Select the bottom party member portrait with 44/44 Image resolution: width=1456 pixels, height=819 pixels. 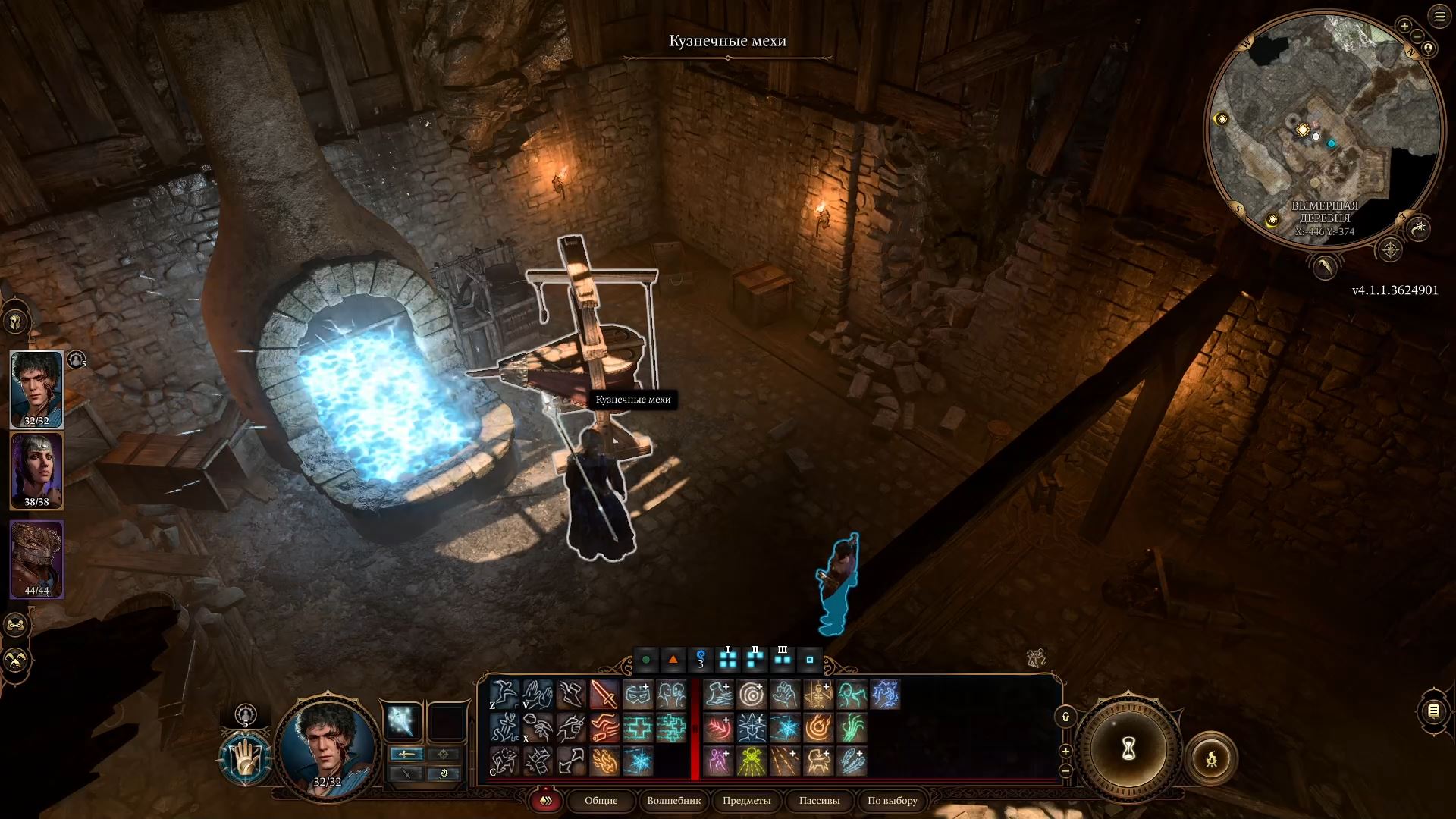(x=36, y=559)
